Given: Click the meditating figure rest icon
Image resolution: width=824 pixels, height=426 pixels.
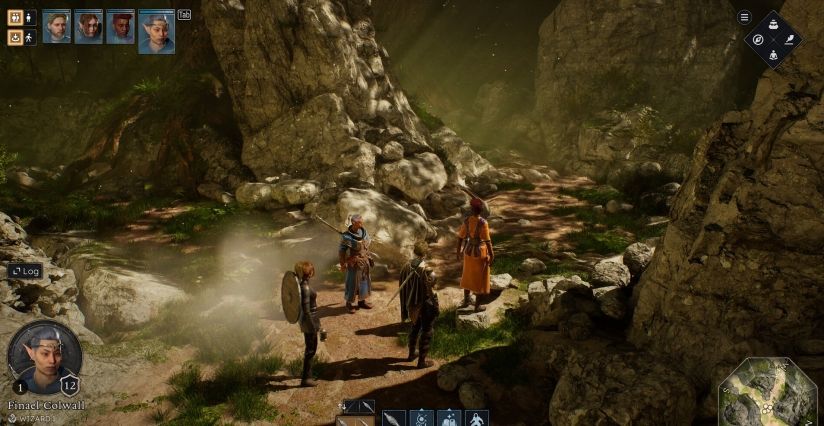Looking at the screenshot, I should point(772,55).
